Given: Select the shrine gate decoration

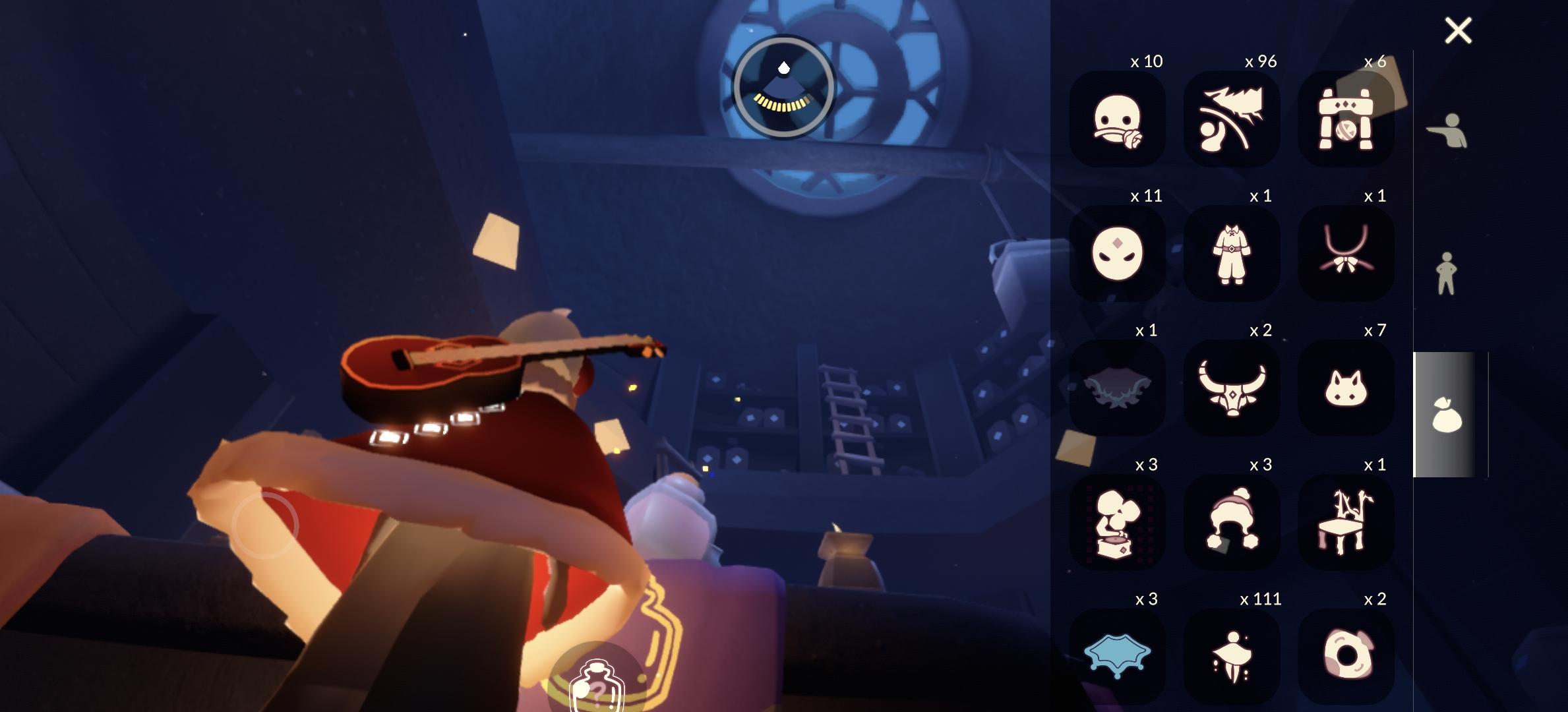Looking at the screenshot, I should (1347, 118).
